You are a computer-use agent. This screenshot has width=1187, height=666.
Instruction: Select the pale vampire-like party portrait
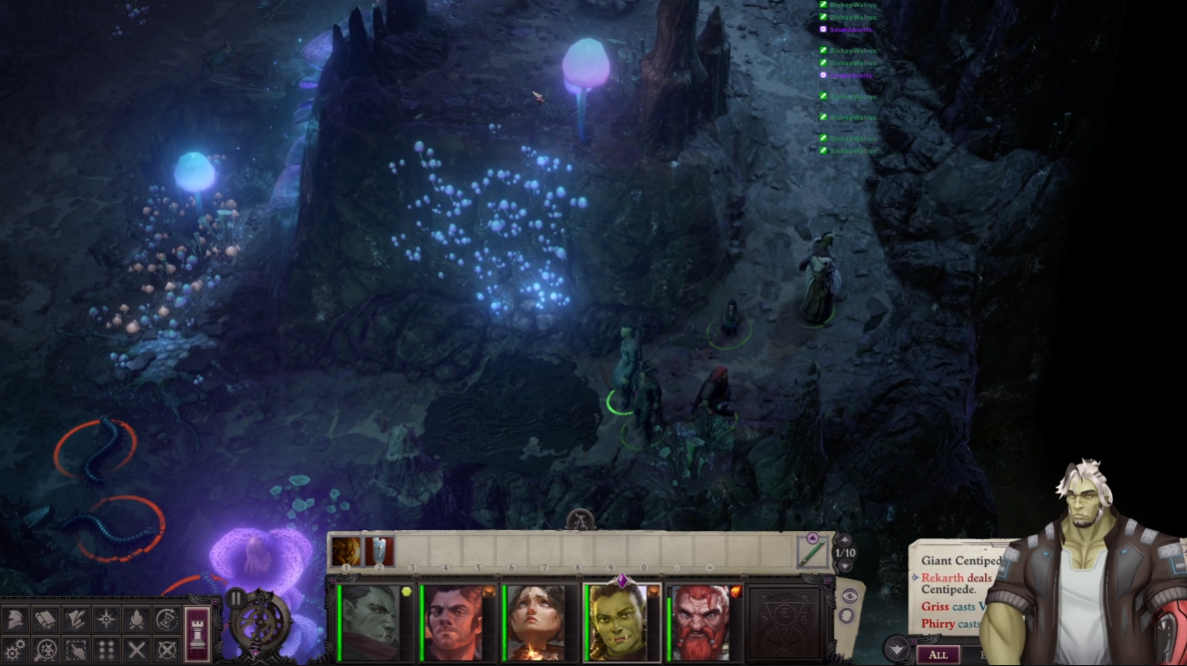tap(370, 622)
